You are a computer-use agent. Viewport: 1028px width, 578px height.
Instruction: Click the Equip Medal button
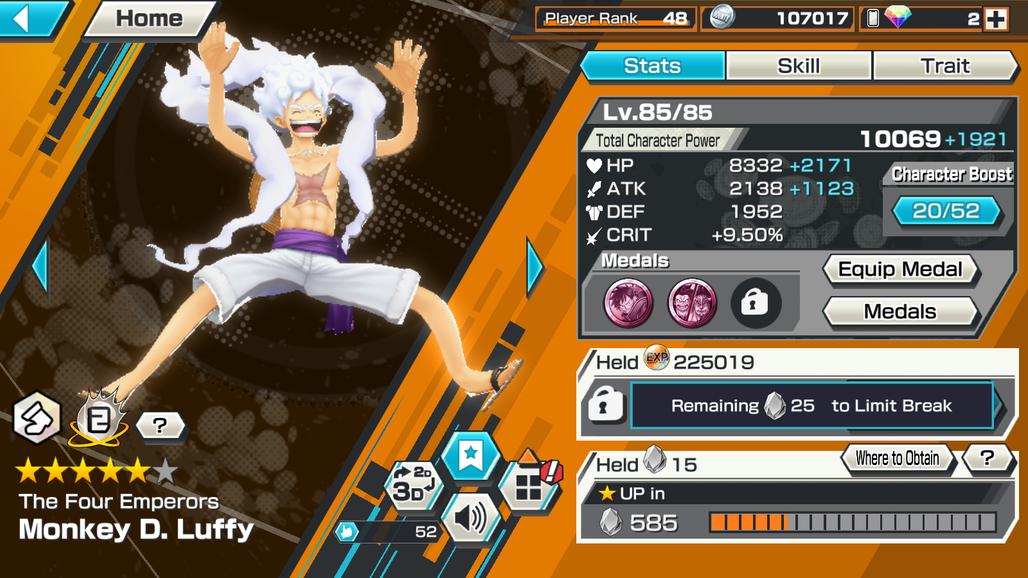[x=899, y=269]
